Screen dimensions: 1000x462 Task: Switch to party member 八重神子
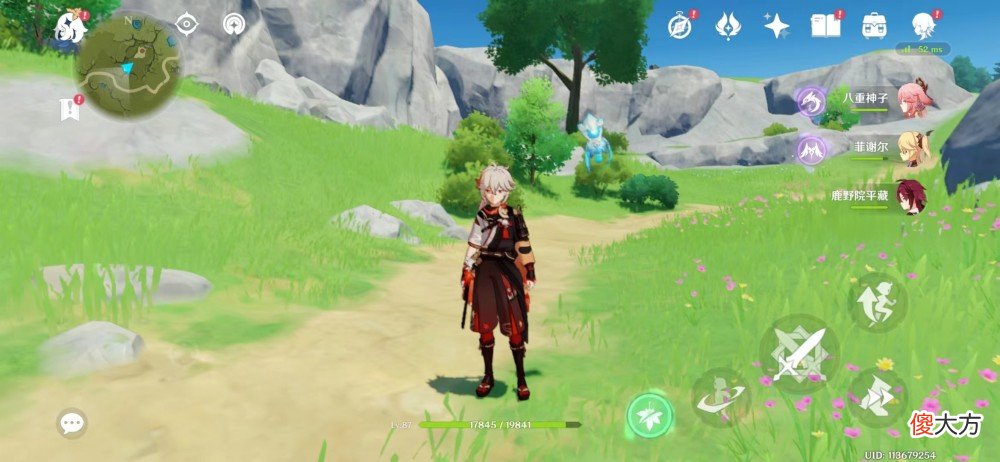[911, 101]
